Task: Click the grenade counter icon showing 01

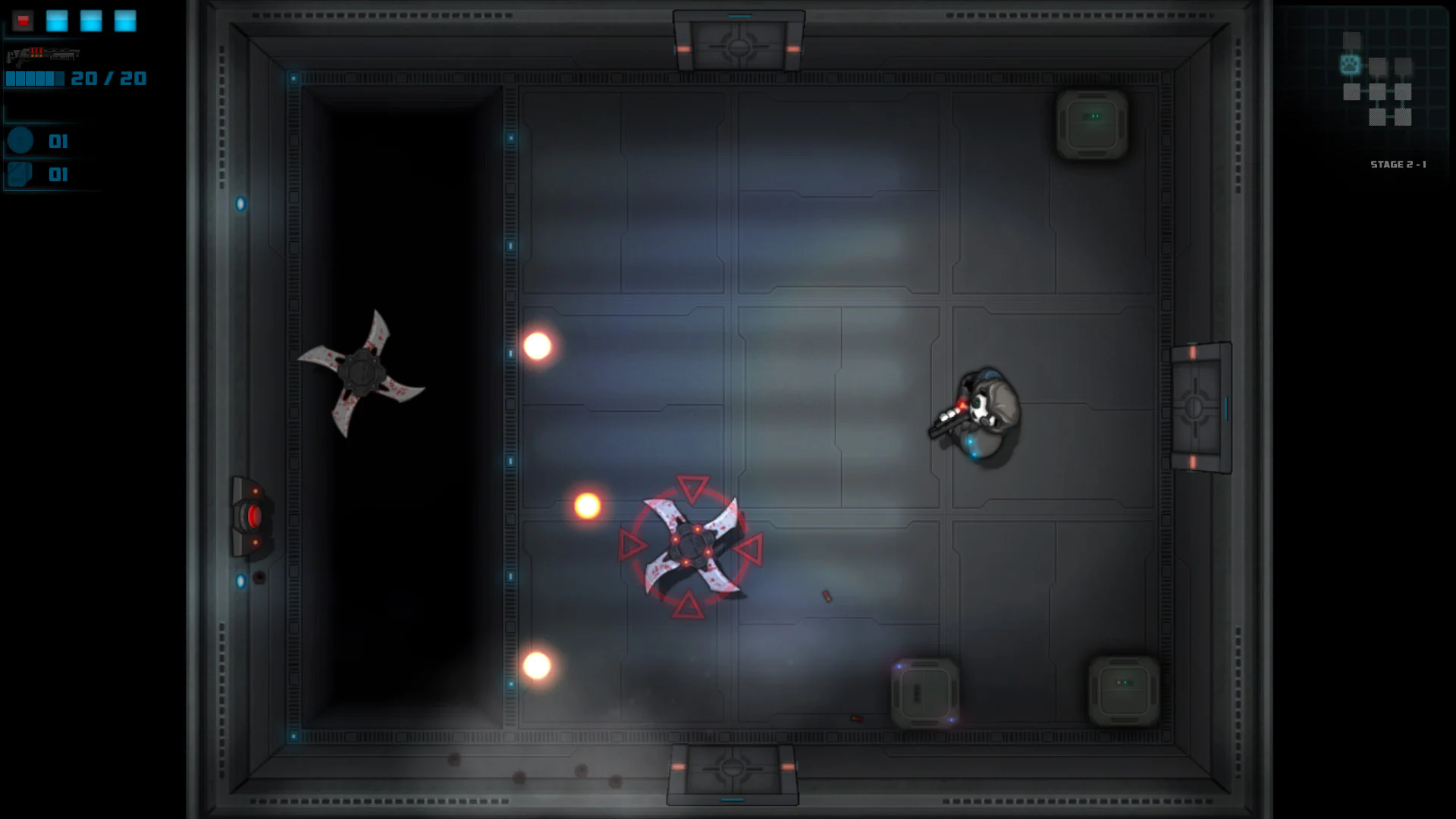Action: [x=20, y=140]
